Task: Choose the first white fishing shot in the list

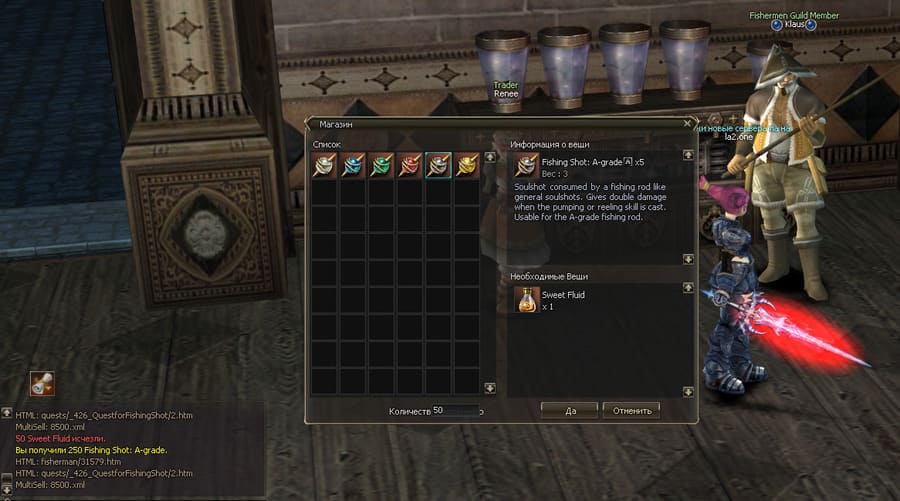Action: (323, 166)
